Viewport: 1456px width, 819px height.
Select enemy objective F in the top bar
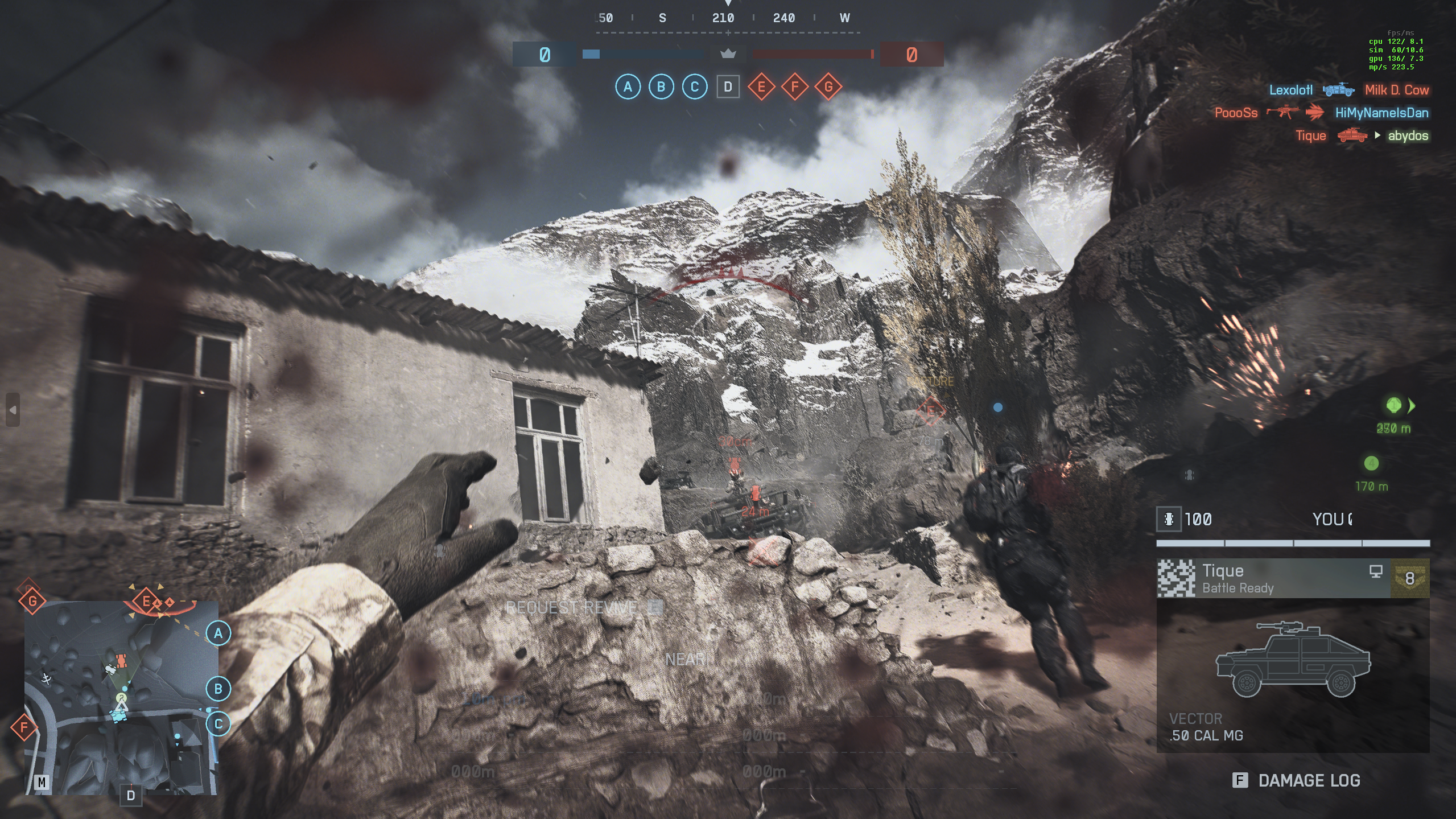[795, 87]
